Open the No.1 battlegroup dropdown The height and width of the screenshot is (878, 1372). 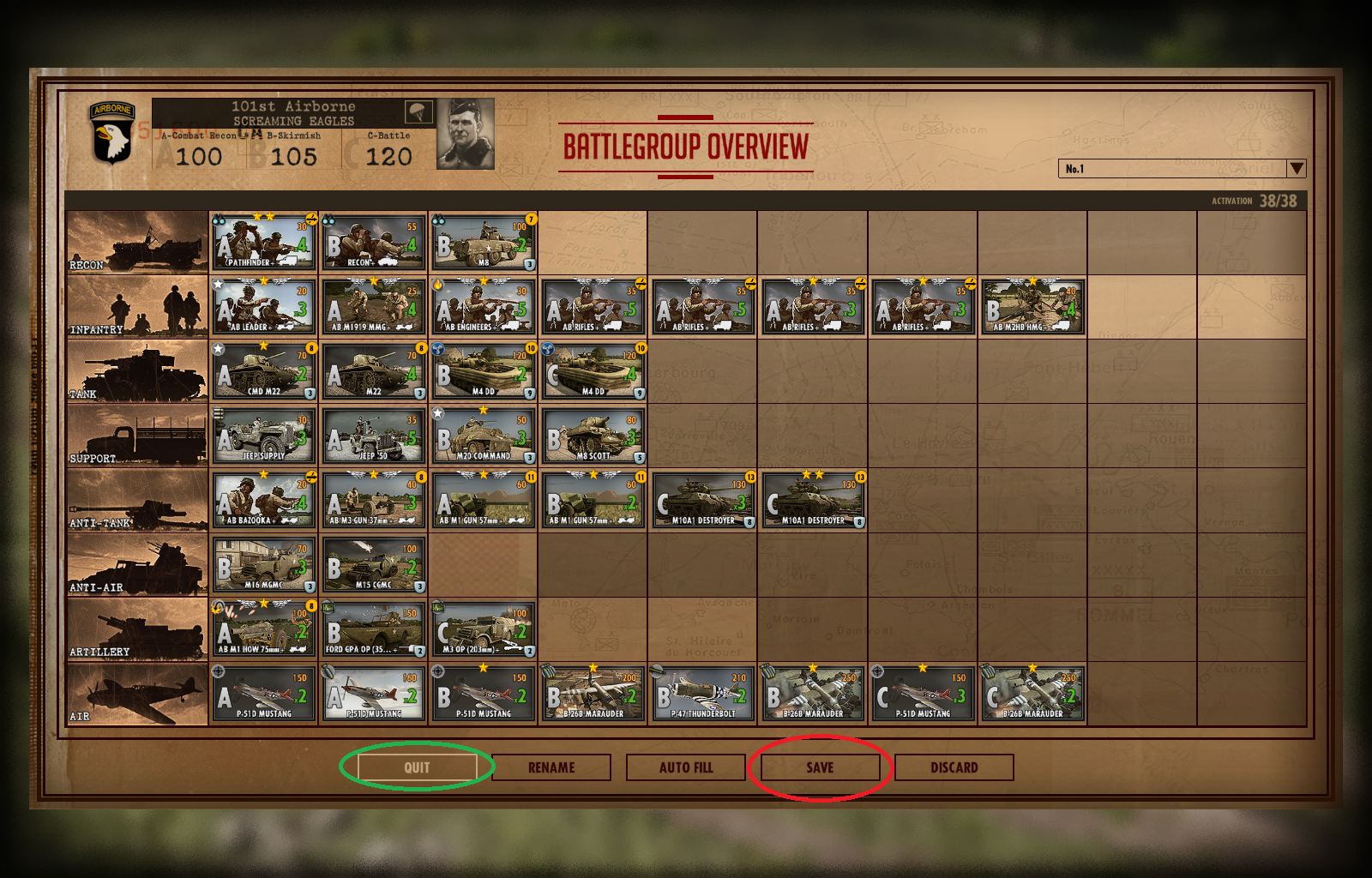[1296, 169]
